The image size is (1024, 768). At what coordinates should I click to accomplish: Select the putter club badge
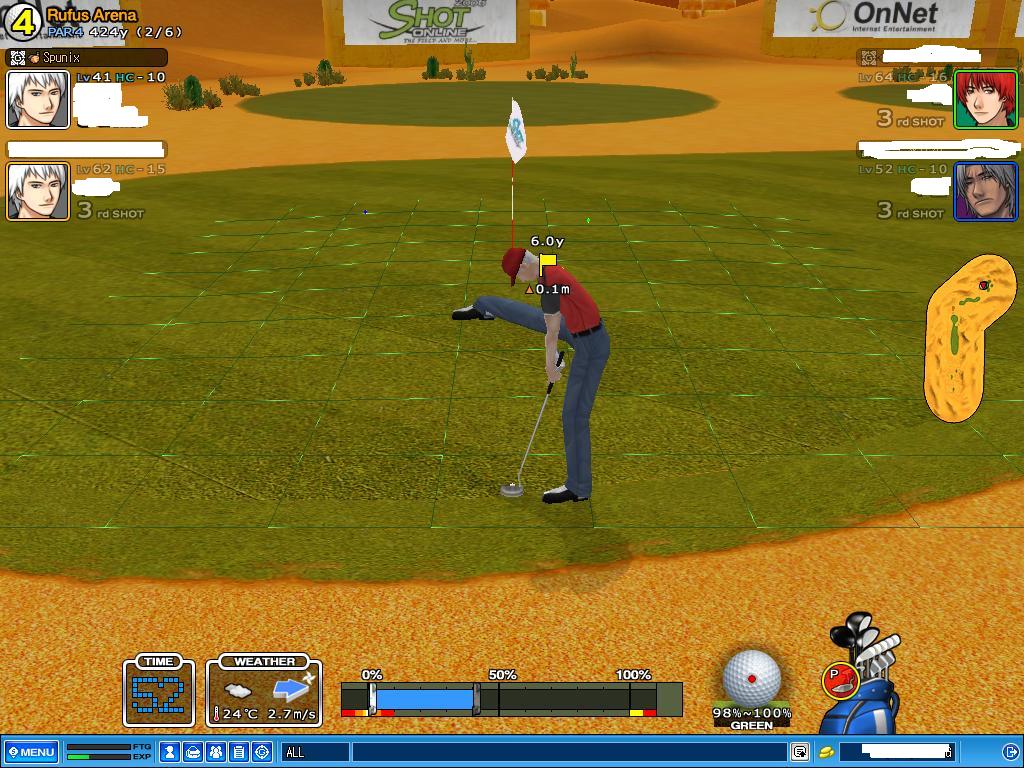(x=838, y=680)
